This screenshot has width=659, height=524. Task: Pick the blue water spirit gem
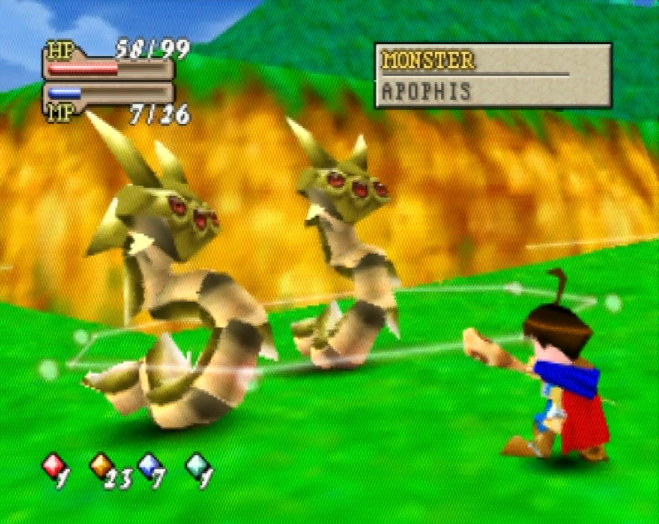[x=149, y=466]
